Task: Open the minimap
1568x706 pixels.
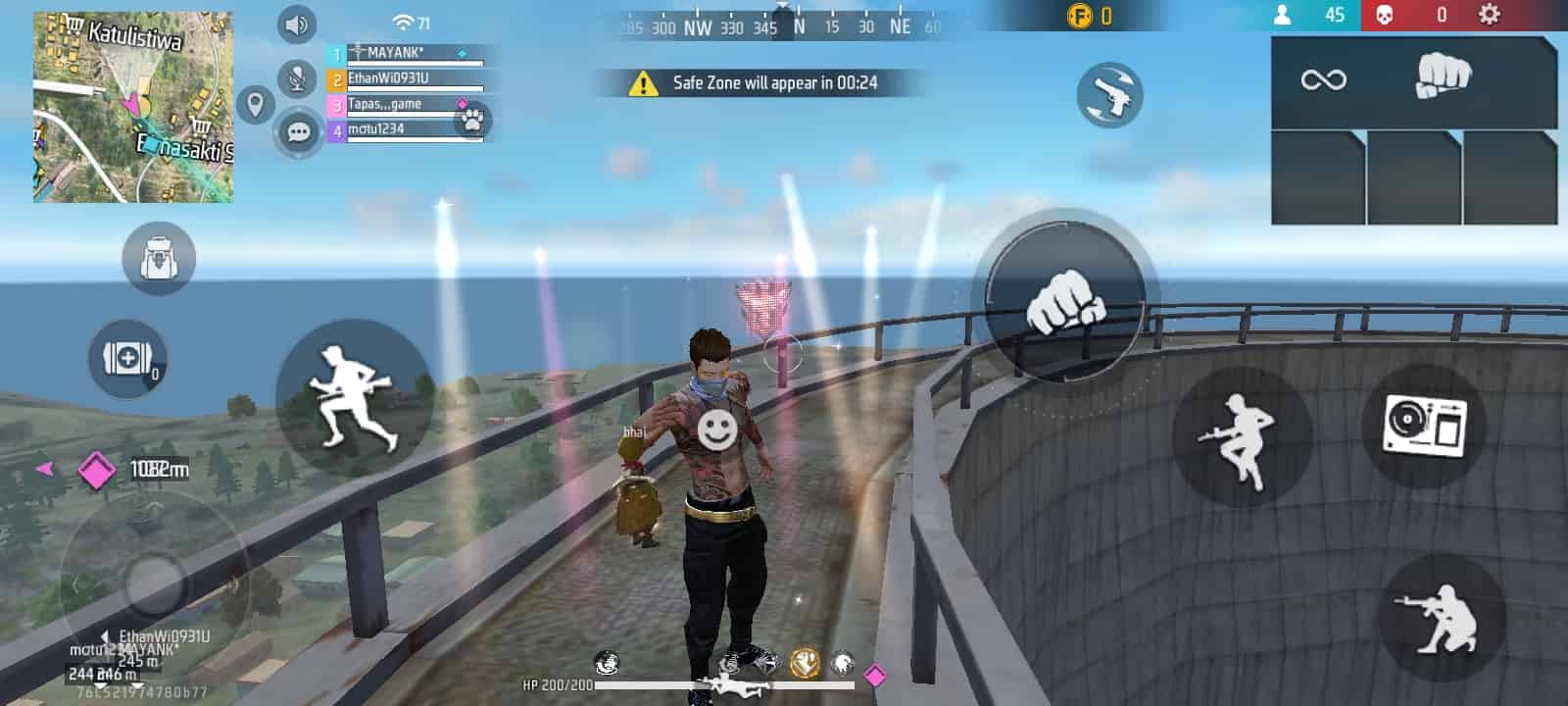Action: [133, 107]
